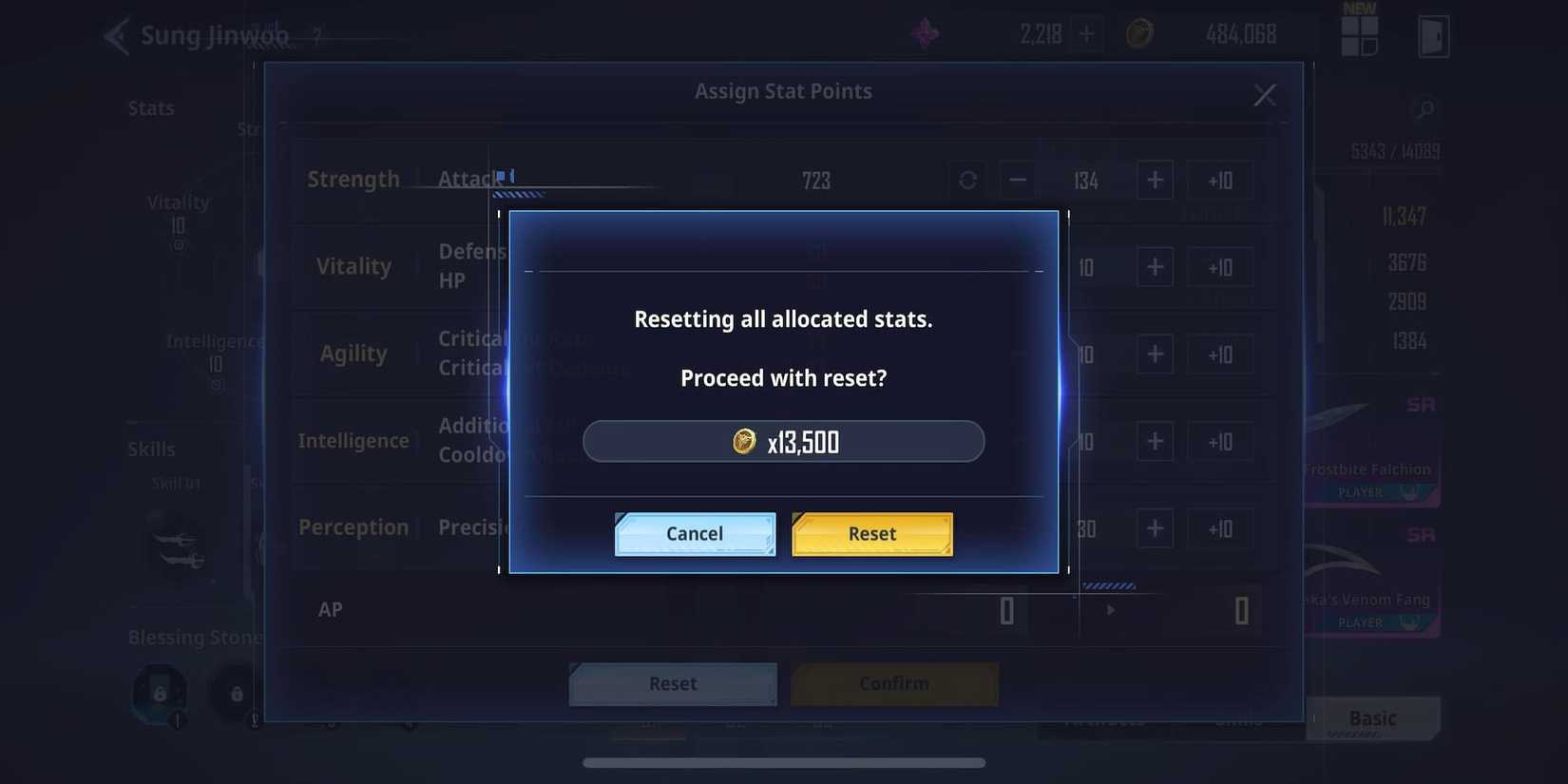The width and height of the screenshot is (1568, 784).
Task: Open the NEW grid menu in top right
Action: coord(1359,31)
